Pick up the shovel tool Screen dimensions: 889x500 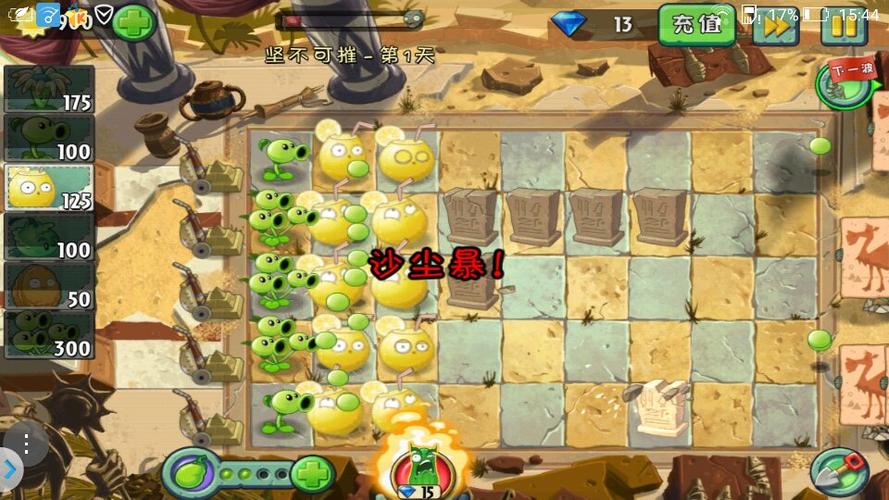pos(838,470)
